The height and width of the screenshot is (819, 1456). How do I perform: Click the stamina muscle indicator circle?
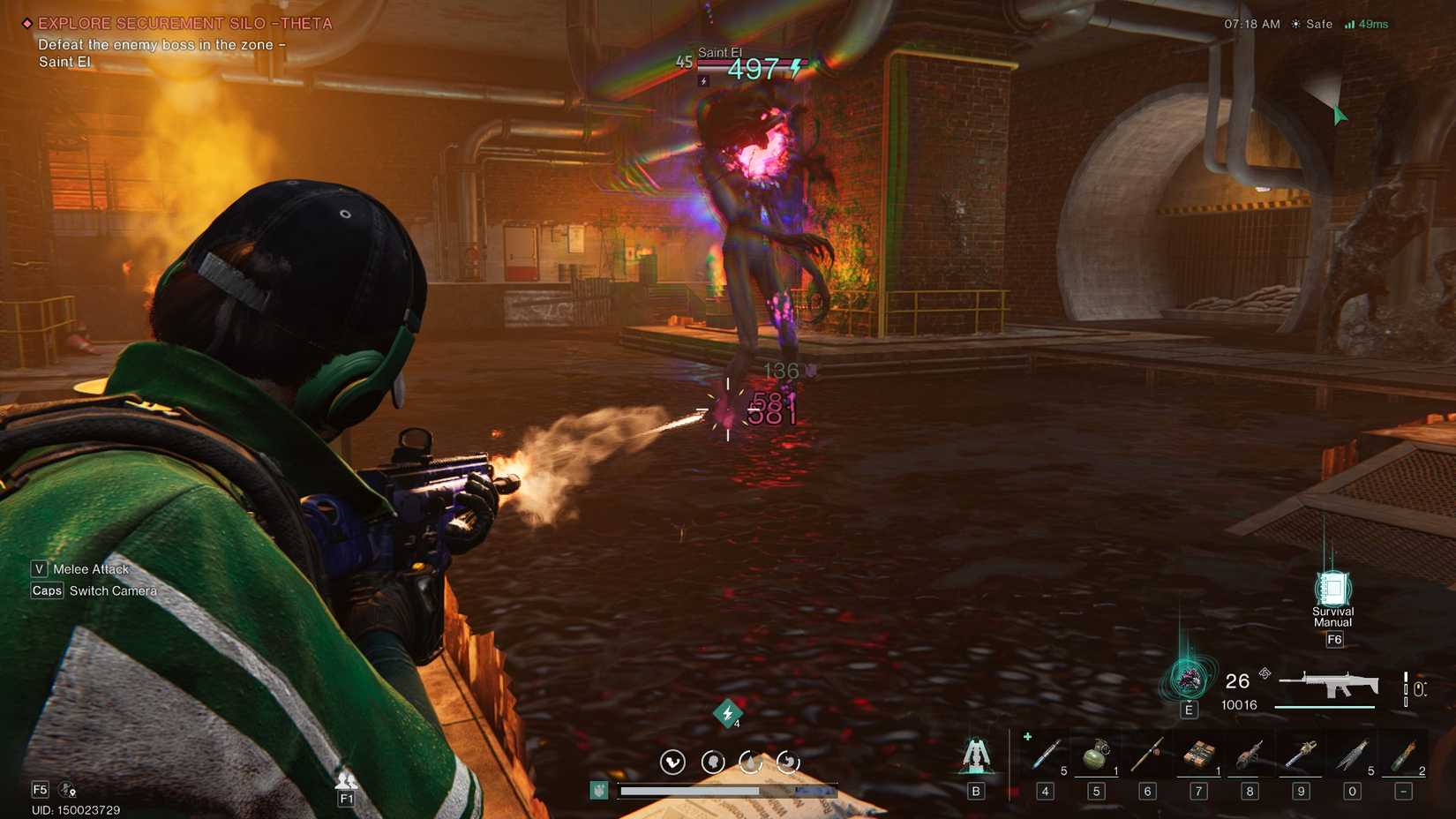pyautogui.click(x=672, y=763)
